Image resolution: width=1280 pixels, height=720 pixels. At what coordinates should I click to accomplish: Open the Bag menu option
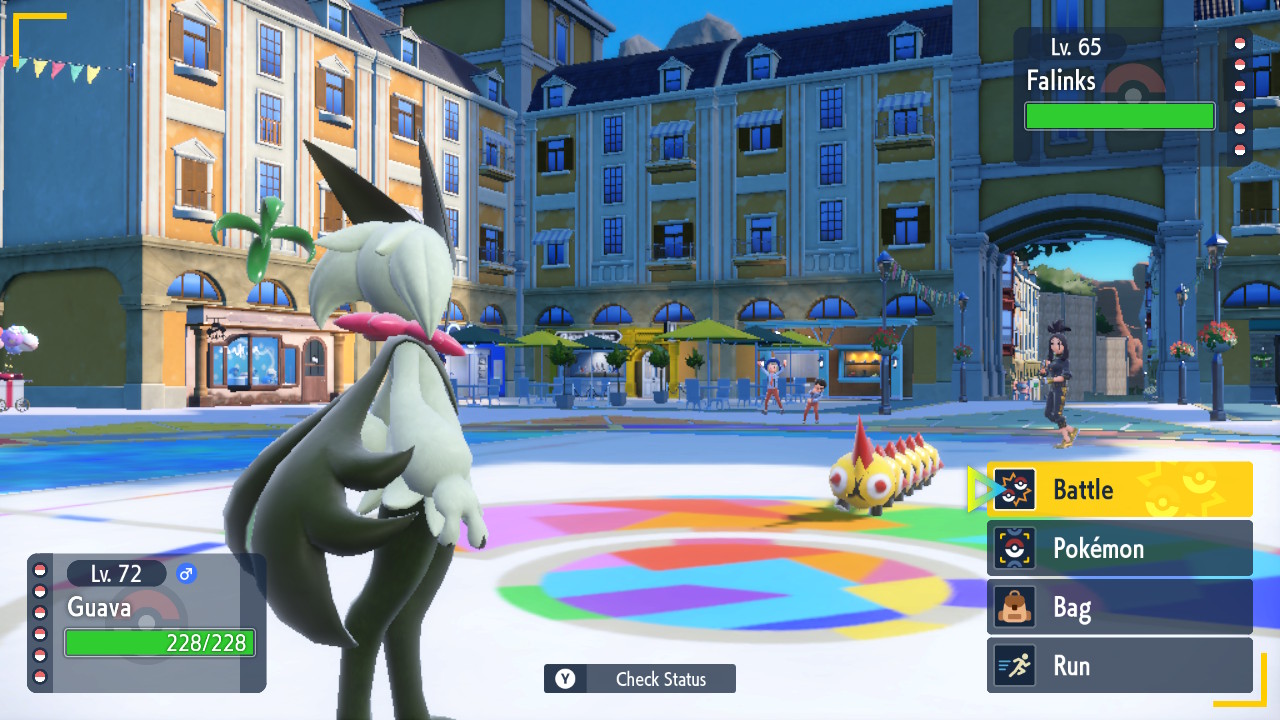point(1119,607)
